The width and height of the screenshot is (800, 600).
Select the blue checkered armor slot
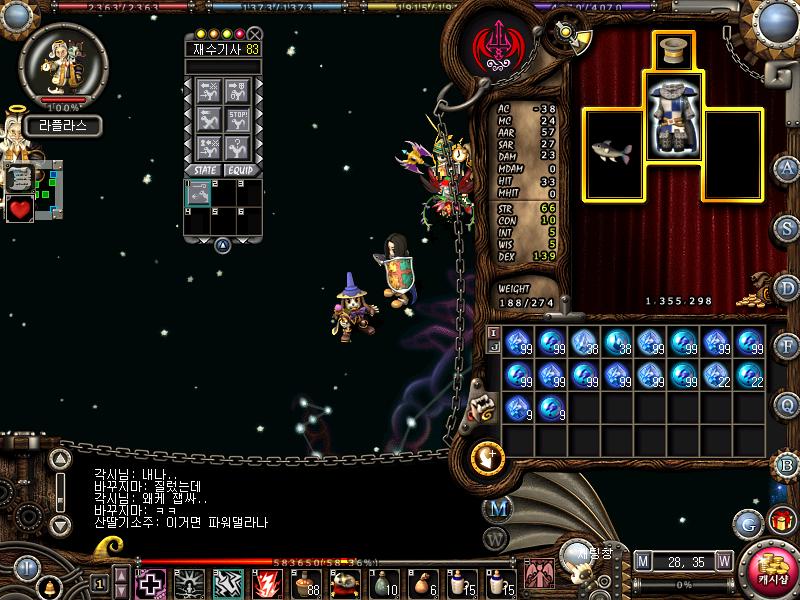pos(672,119)
